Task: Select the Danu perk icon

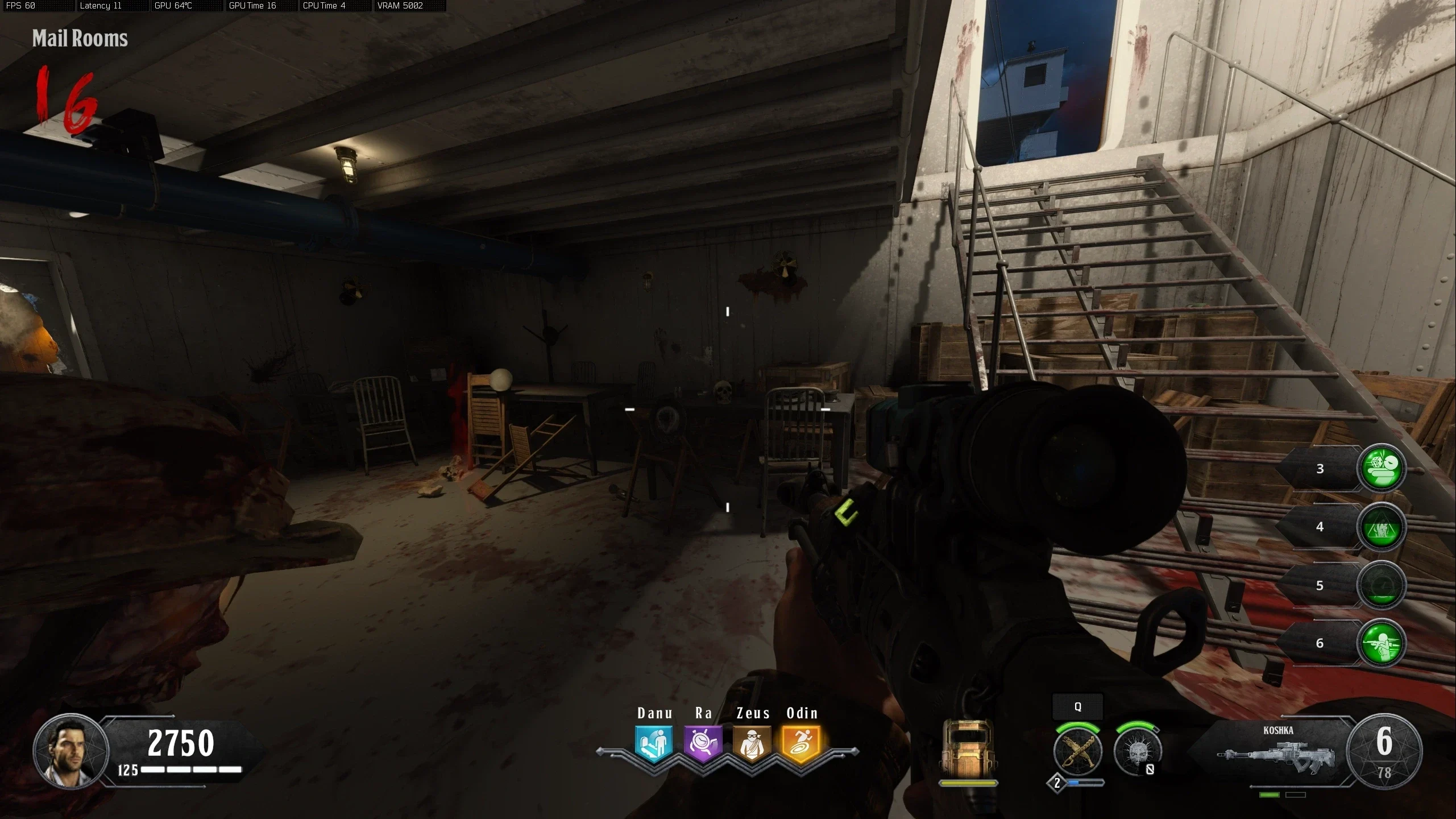Action: (x=654, y=743)
